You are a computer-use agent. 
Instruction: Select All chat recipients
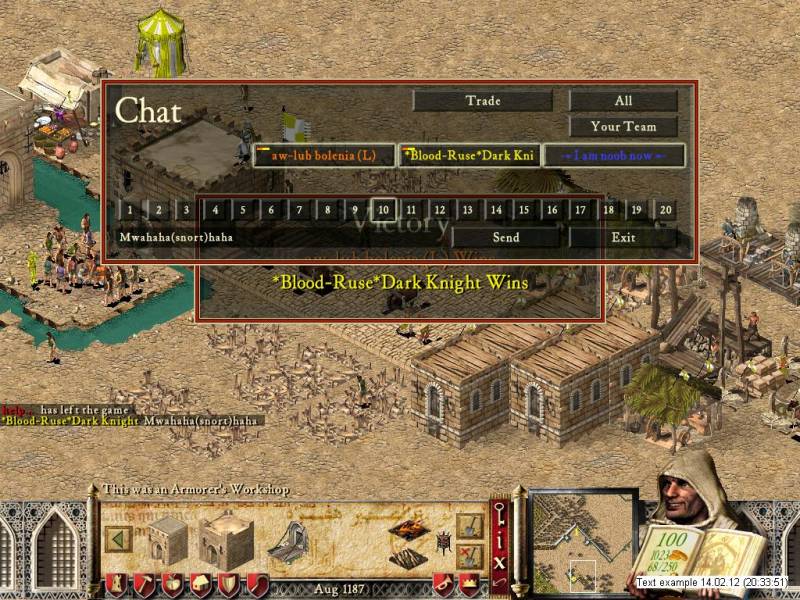point(623,101)
